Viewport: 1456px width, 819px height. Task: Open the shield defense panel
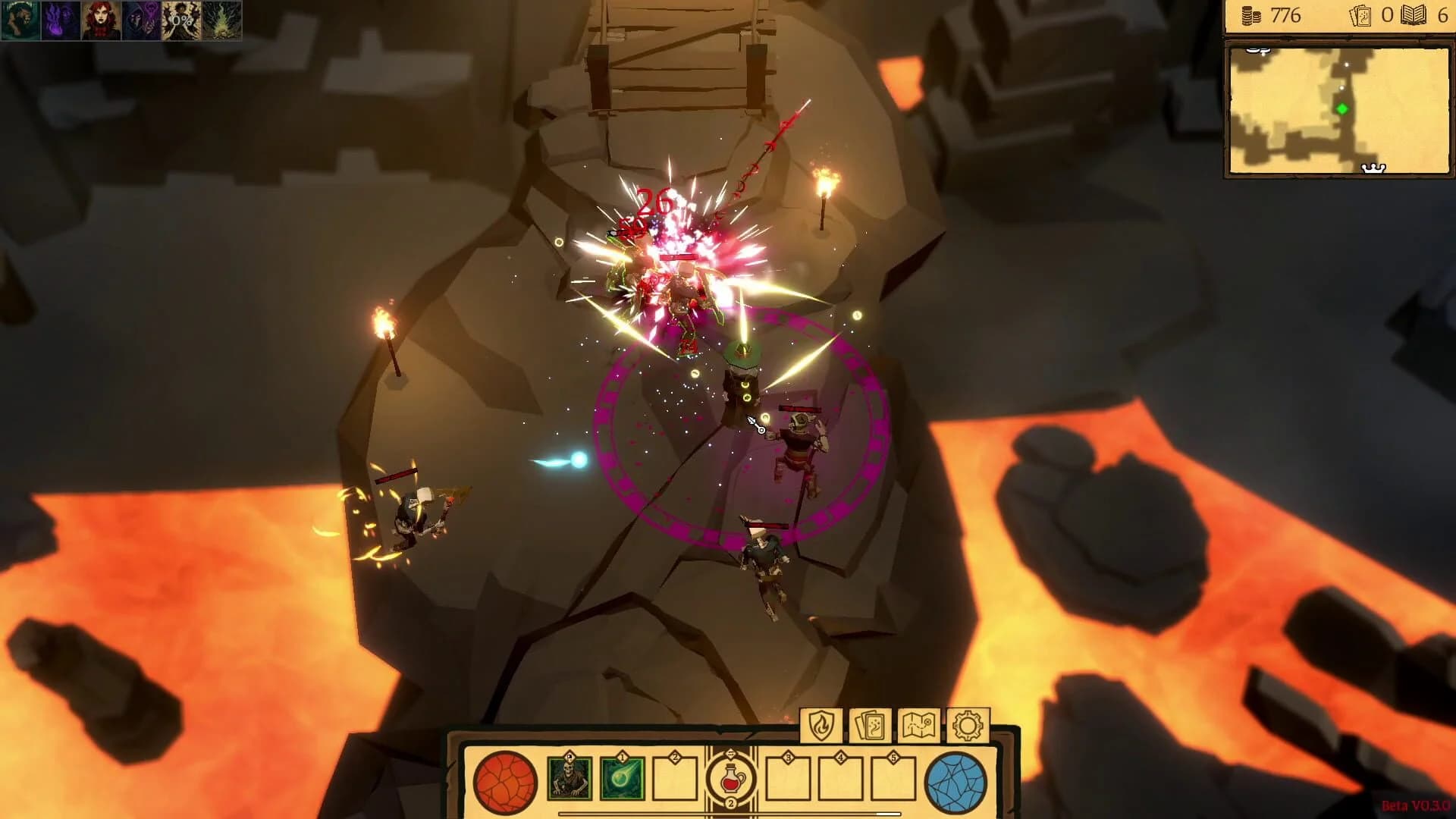point(821,726)
